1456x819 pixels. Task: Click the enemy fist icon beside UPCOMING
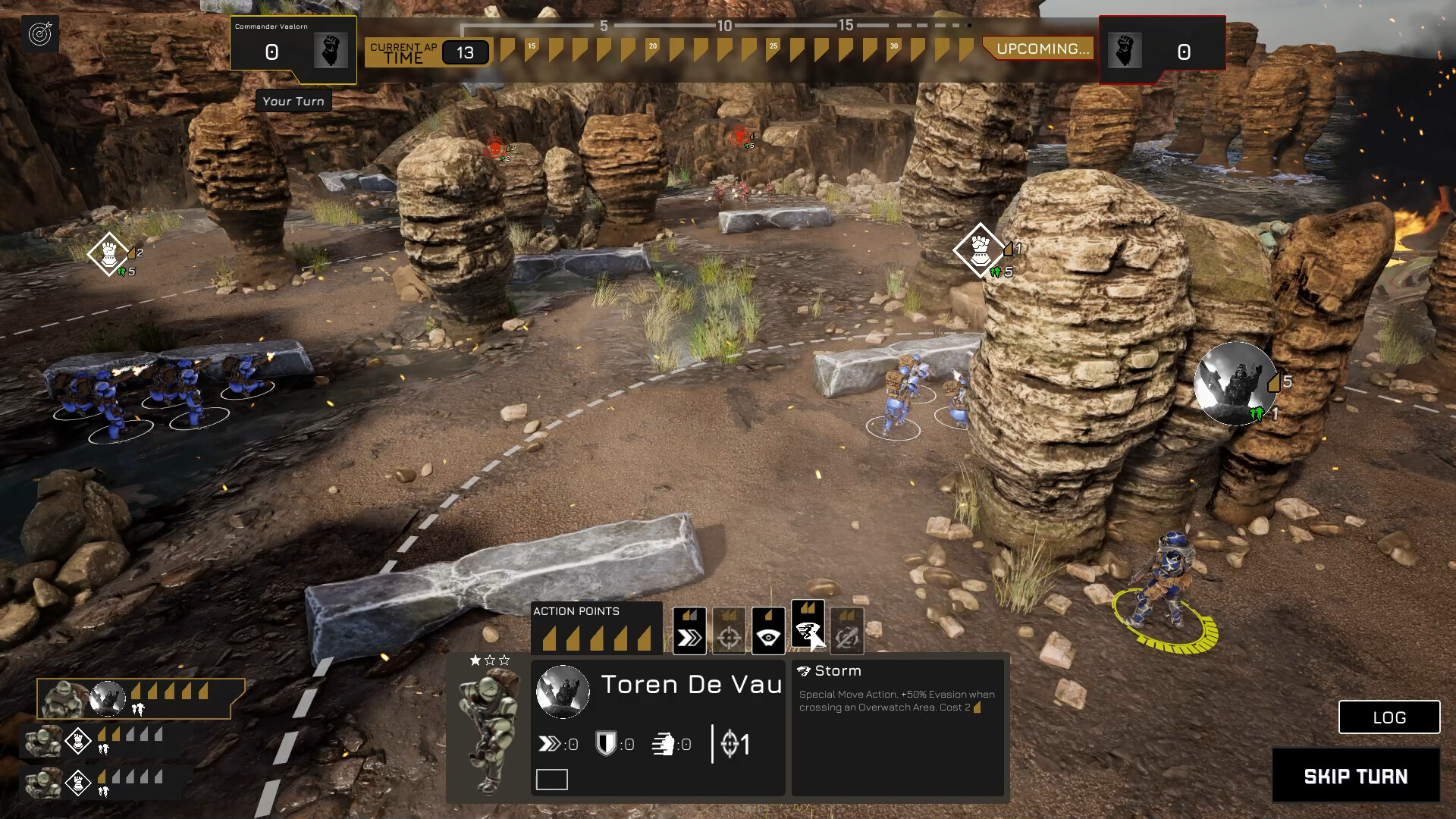pyautogui.click(x=1125, y=51)
